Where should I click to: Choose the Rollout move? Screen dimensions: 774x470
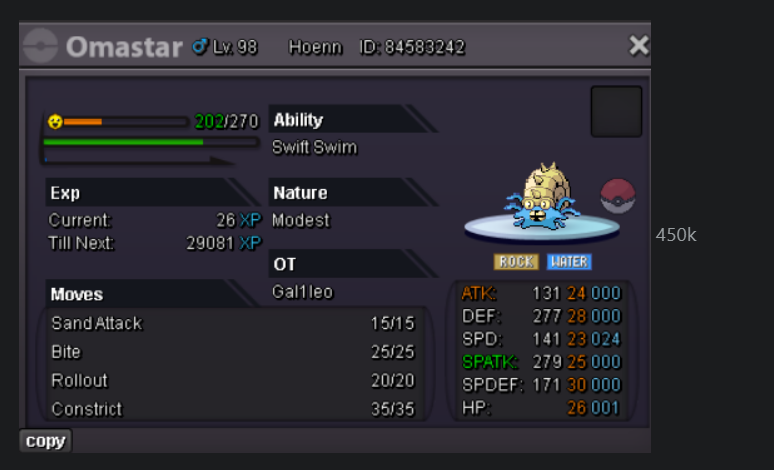pos(79,381)
